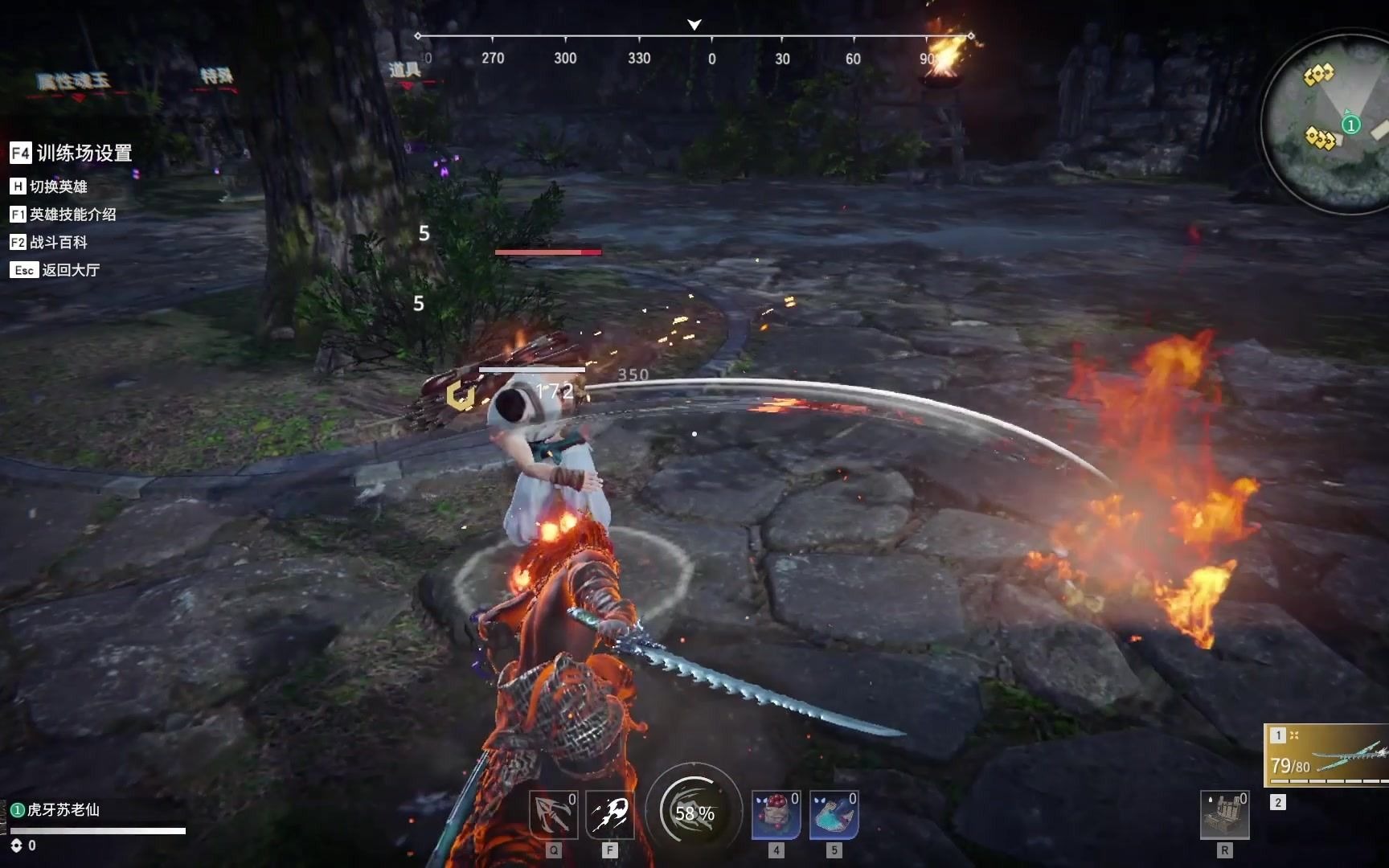The height and width of the screenshot is (868, 1389).
Task: Select the grappling hook slot
Action: click(553, 815)
